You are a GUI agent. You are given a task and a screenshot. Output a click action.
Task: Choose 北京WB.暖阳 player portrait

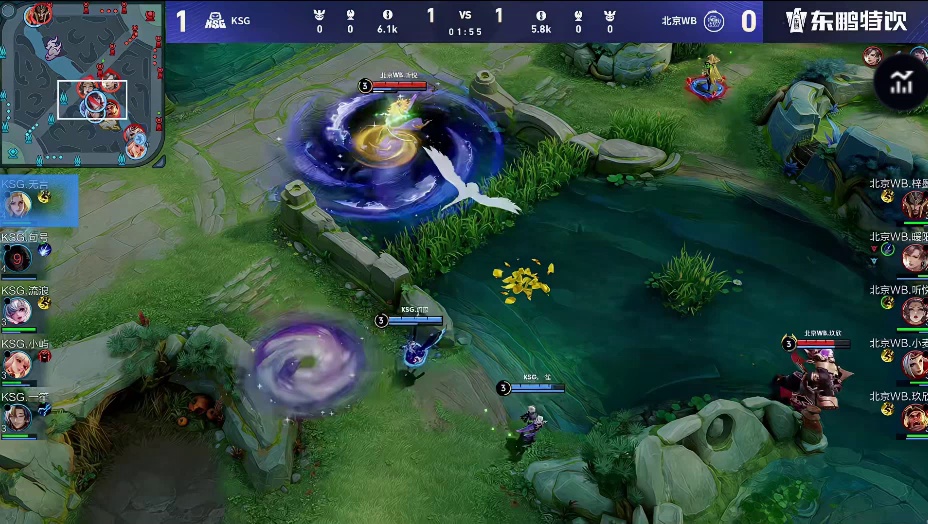[914, 258]
